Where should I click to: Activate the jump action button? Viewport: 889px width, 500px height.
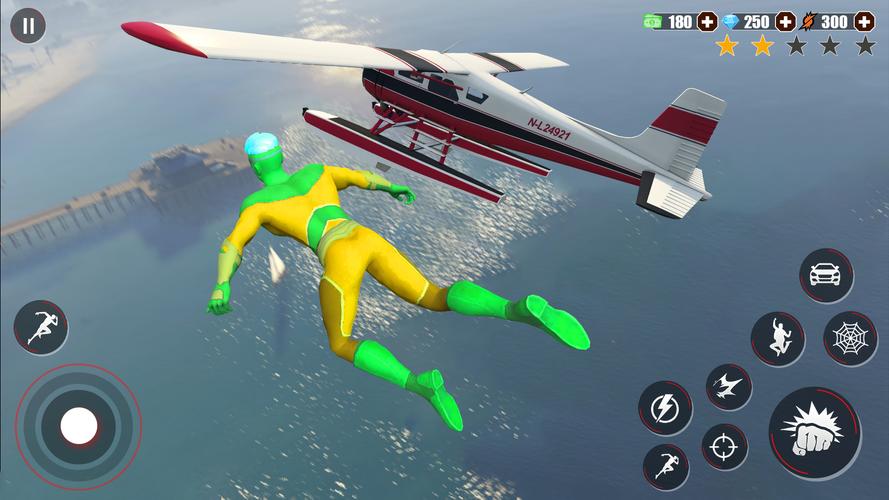click(x=777, y=338)
